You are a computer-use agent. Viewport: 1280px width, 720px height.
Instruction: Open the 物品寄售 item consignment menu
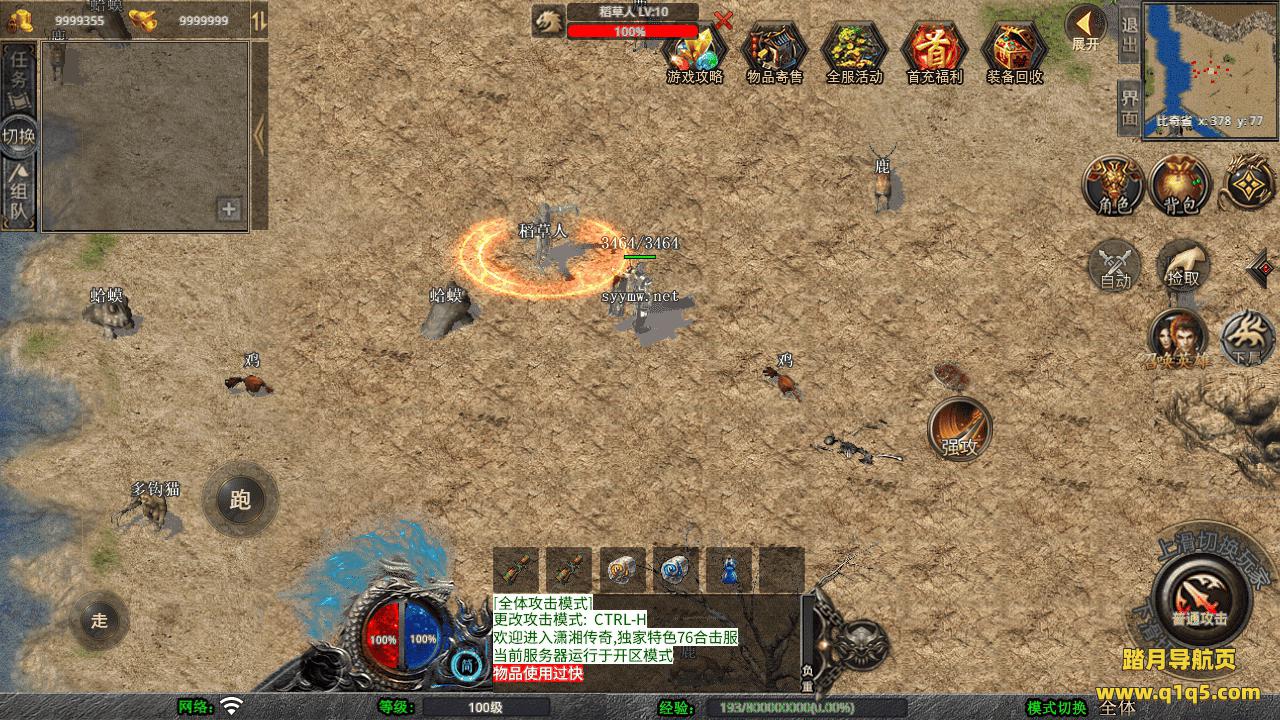(x=774, y=50)
